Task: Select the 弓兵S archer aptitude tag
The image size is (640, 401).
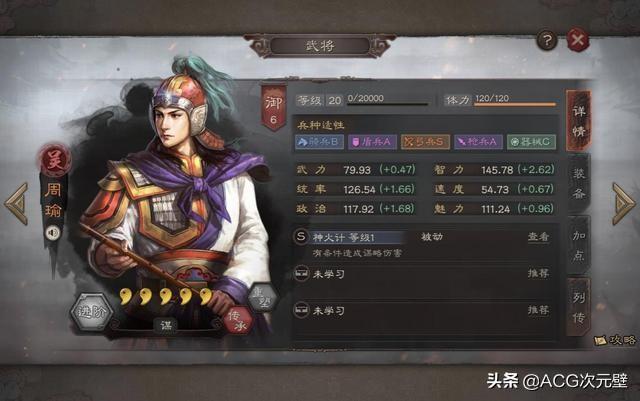Action: click(423, 142)
